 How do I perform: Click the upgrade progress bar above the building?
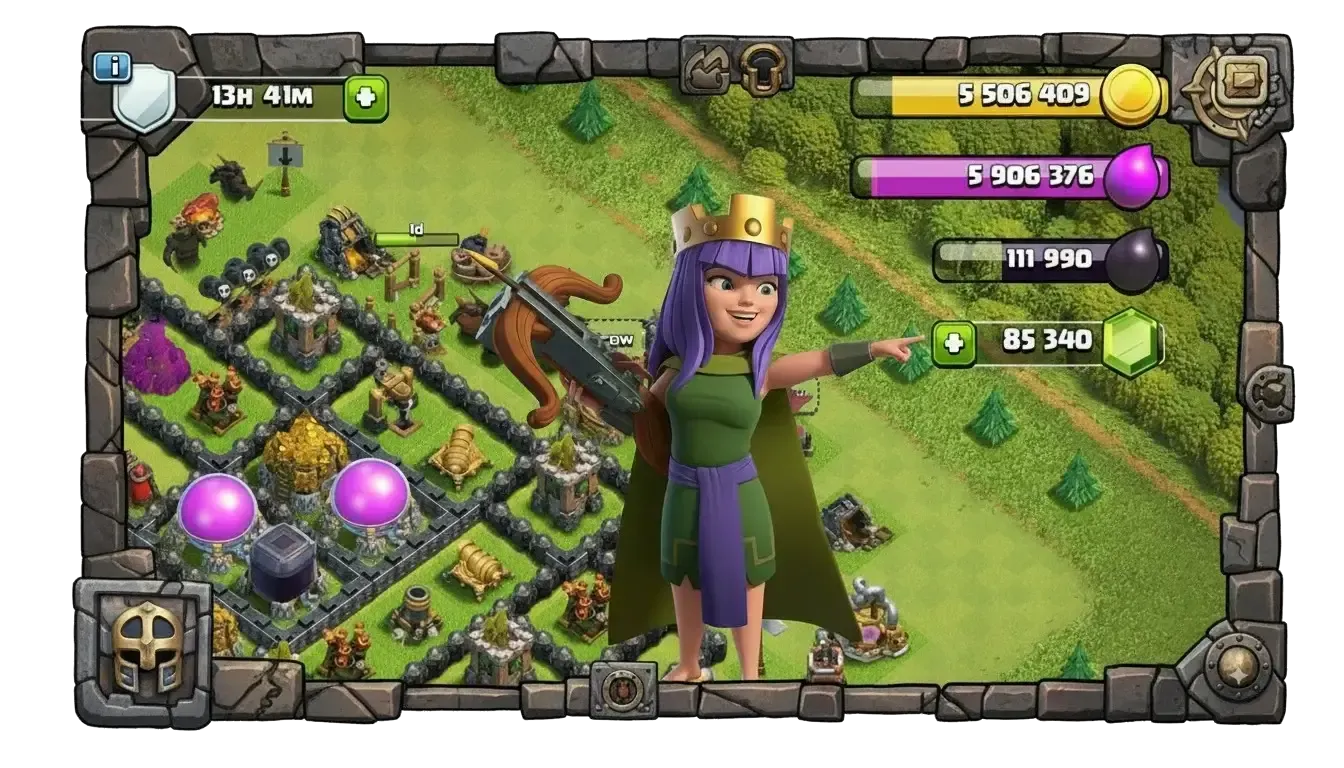416,237
